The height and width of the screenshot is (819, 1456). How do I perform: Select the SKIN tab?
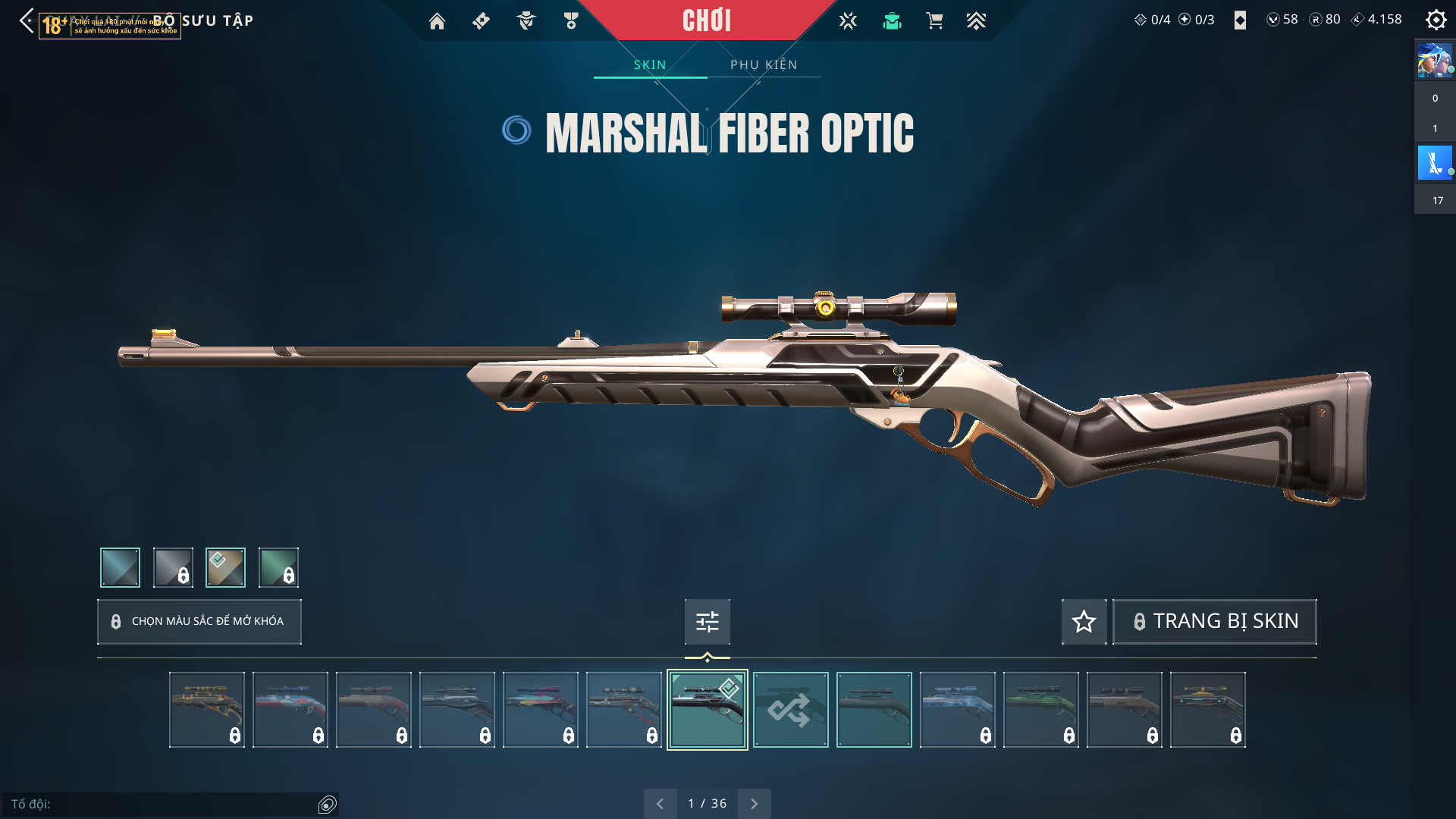(650, 65)
